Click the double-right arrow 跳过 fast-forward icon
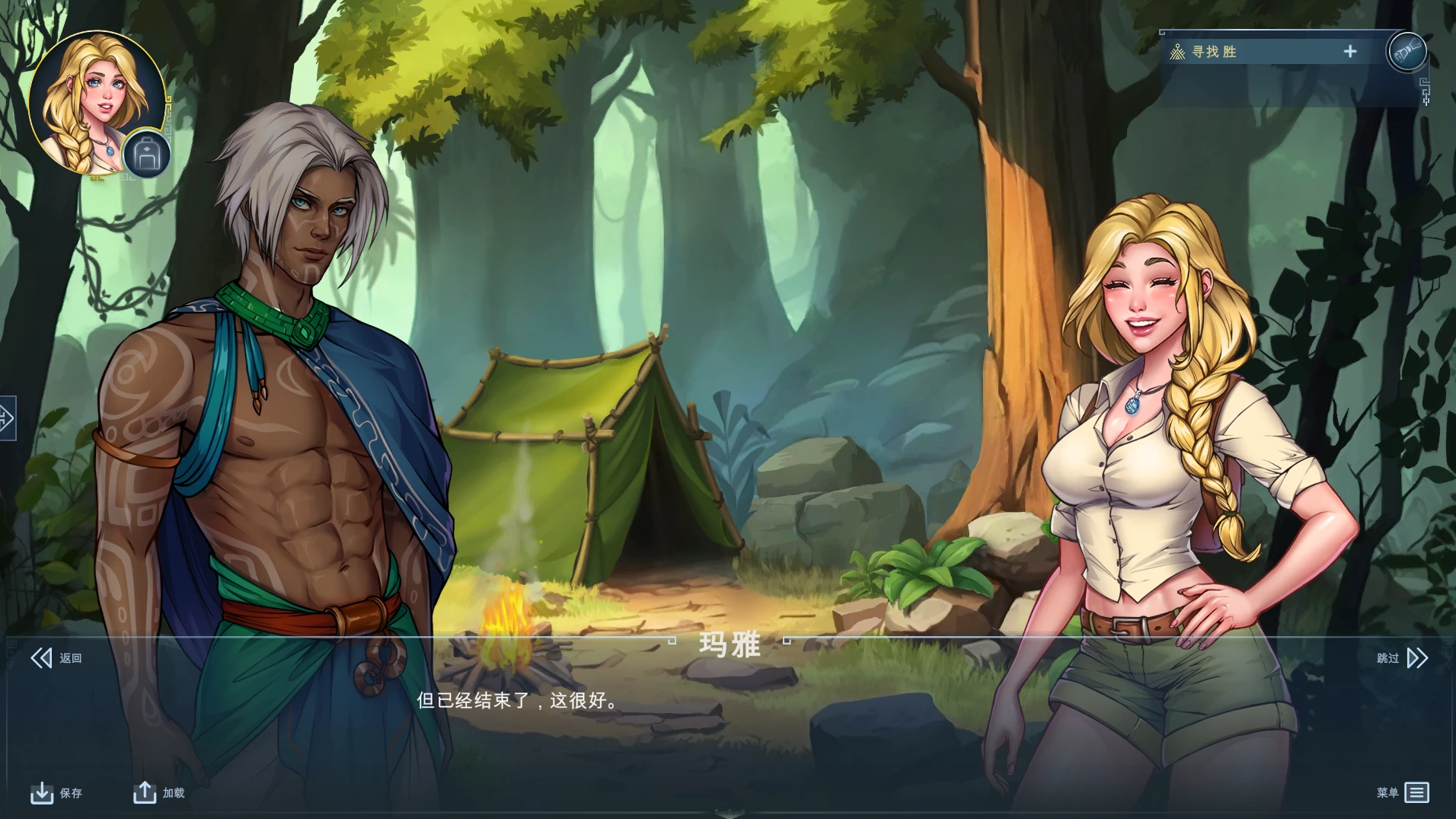Image resolution: width=1456 pixels, height=819 pixels. [x=1417, y=657]
